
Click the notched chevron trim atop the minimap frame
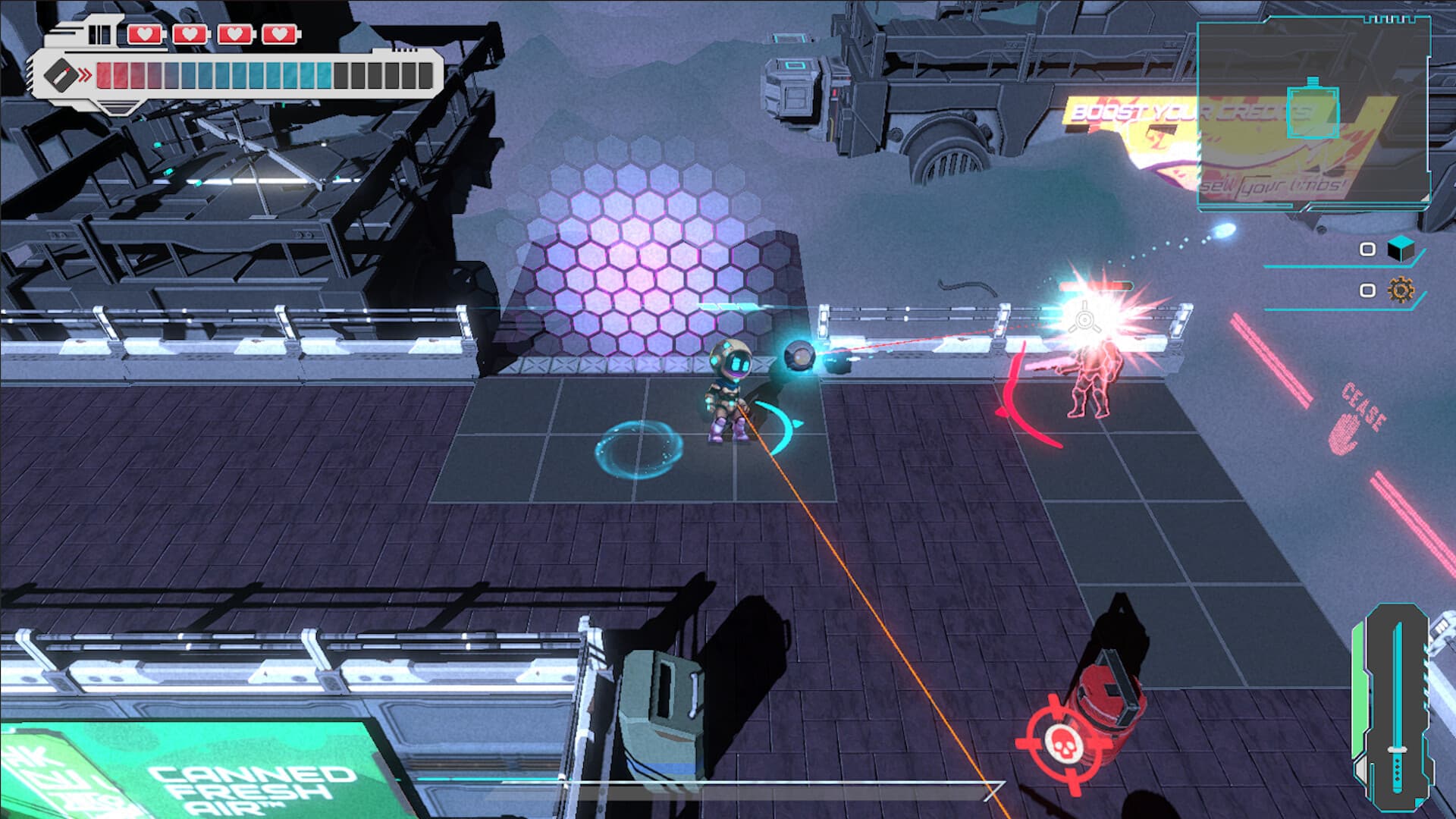click(x=1389, y=20)
